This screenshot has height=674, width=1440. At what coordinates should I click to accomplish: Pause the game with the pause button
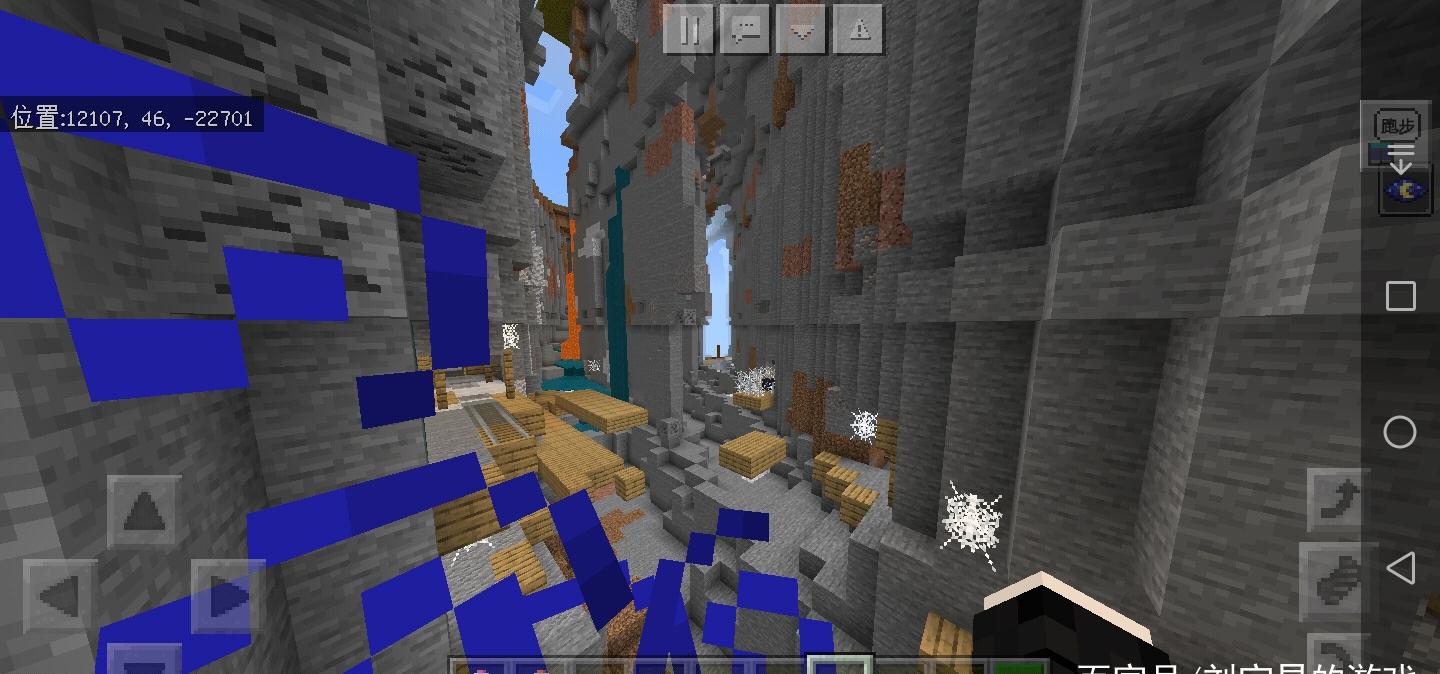pyautogui.click(x=688, y=29)
